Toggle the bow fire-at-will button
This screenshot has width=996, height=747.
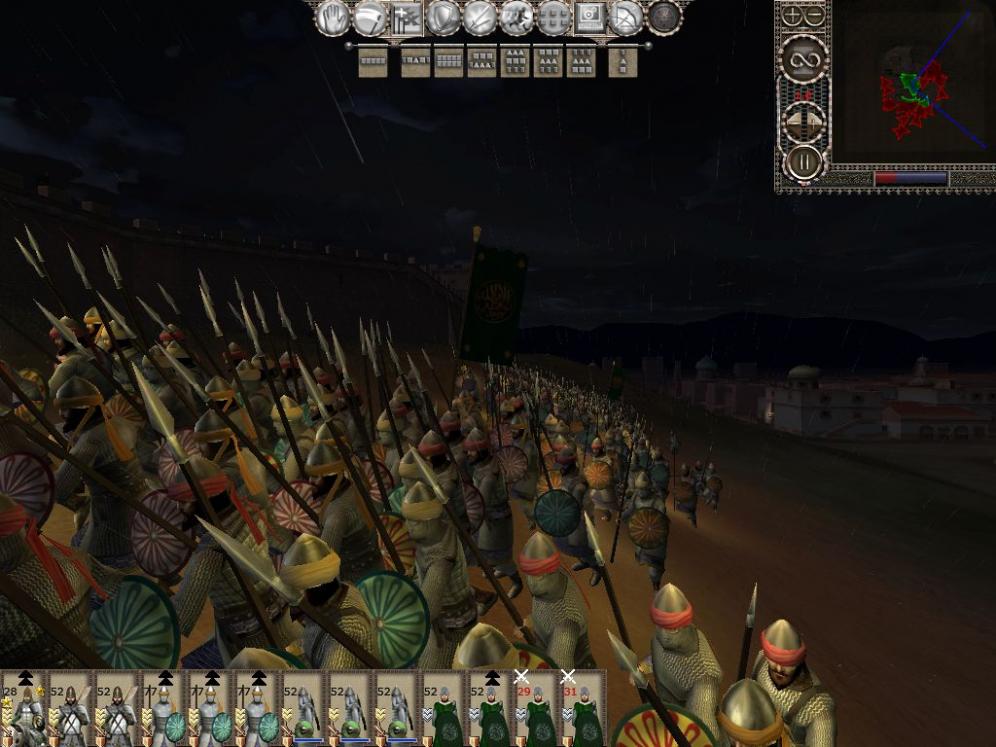[627, 17]
